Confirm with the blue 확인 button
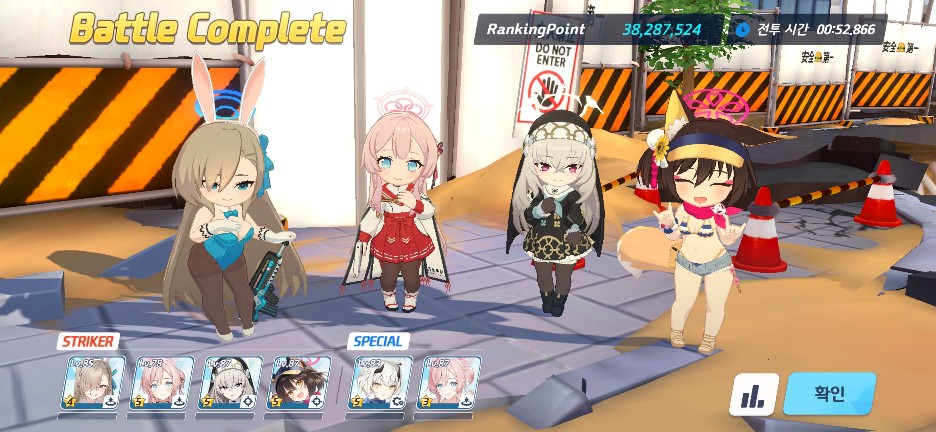Viewport: 936px width, 432px height. pyautogui.click(x=829, y=393)
